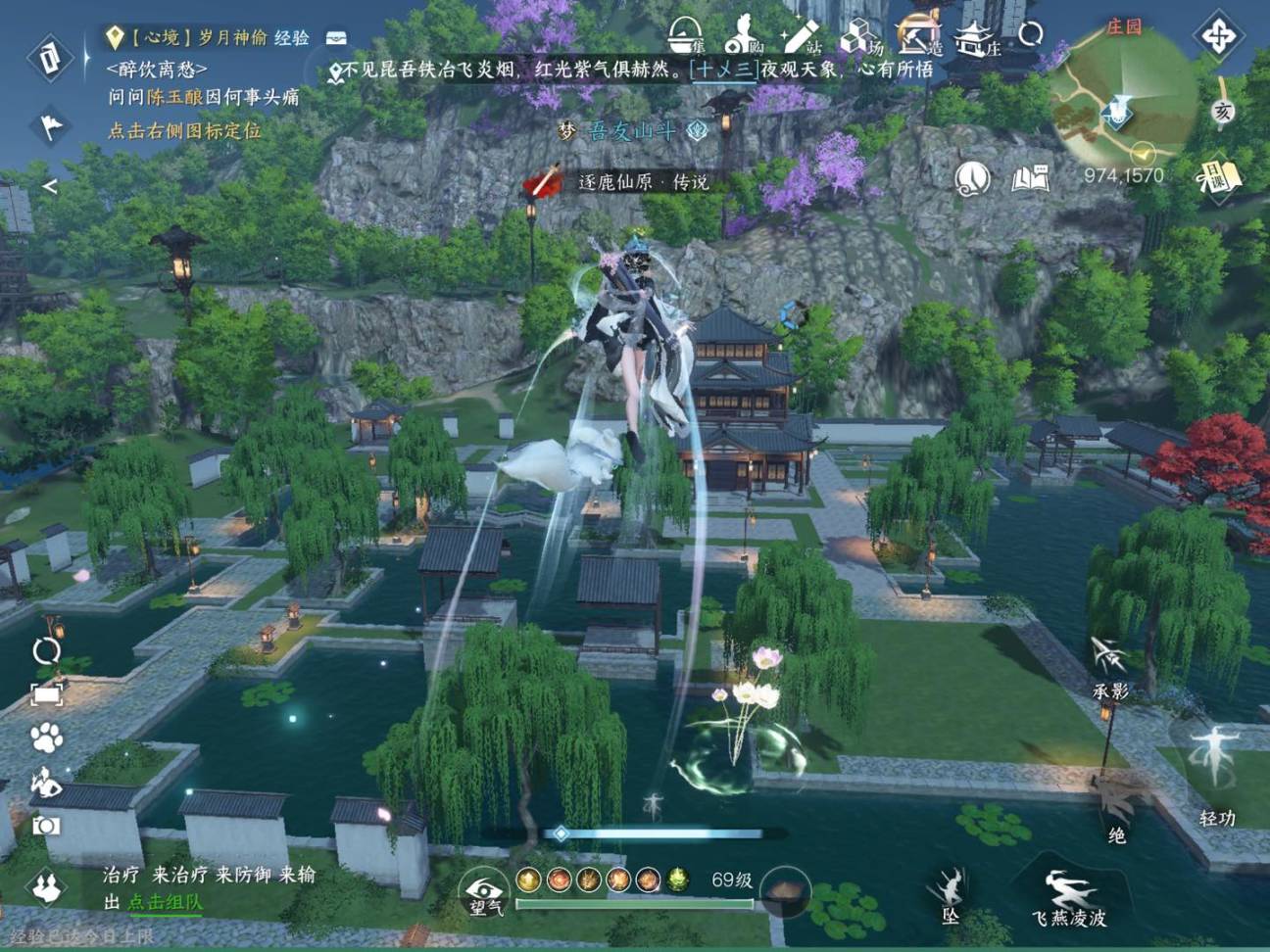Select the 站 (station) icon

pyautogui.click(x=799, y=37)
